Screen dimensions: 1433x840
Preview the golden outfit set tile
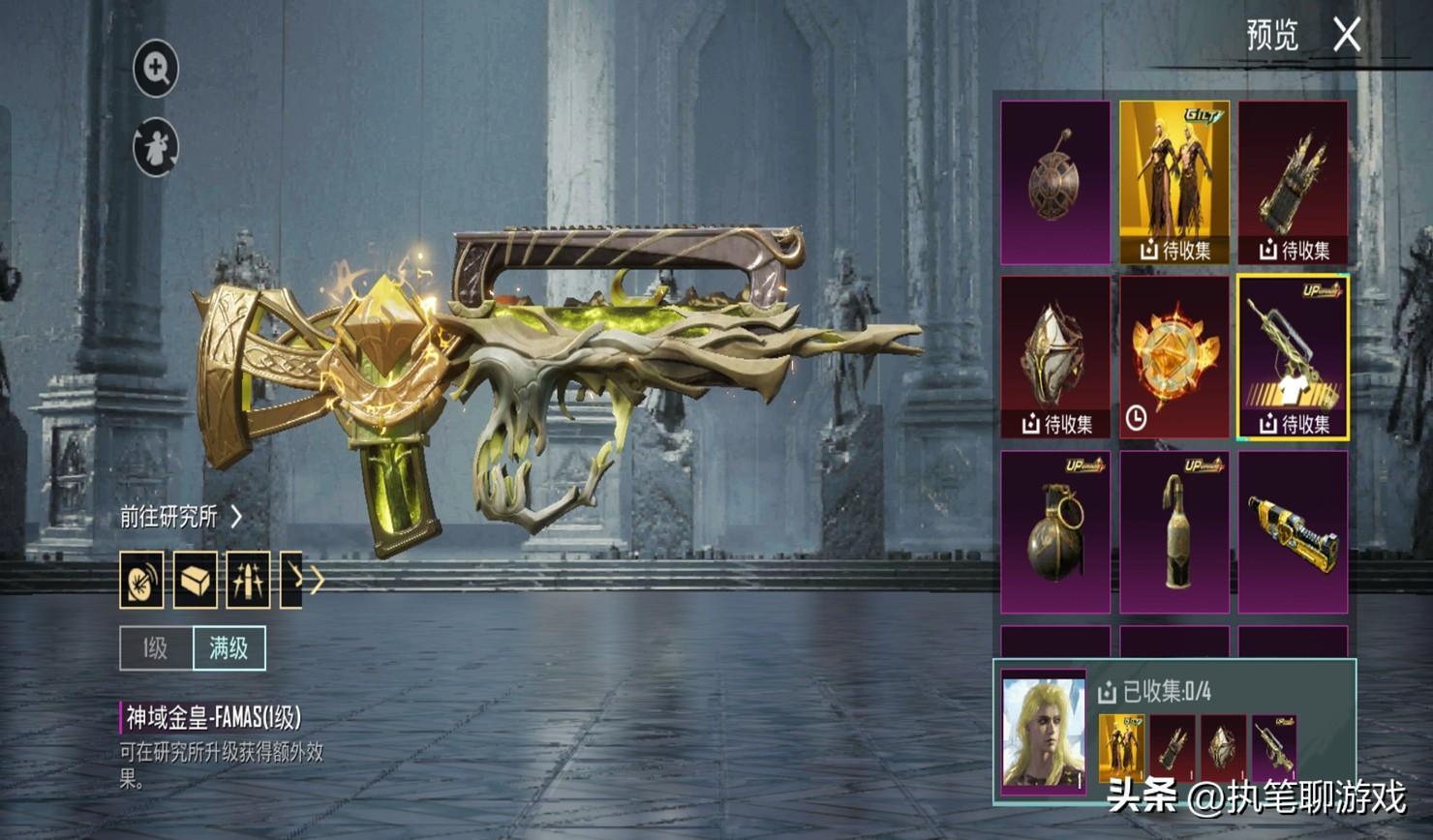1174,182
